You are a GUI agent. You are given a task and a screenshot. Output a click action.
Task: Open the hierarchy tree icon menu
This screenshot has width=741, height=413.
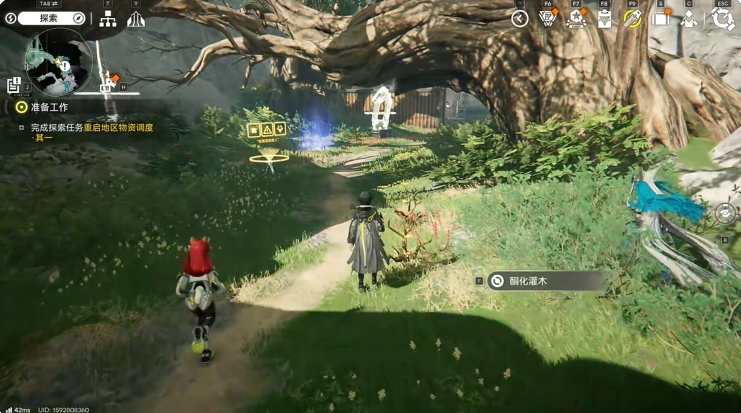(x=108, y=19)
